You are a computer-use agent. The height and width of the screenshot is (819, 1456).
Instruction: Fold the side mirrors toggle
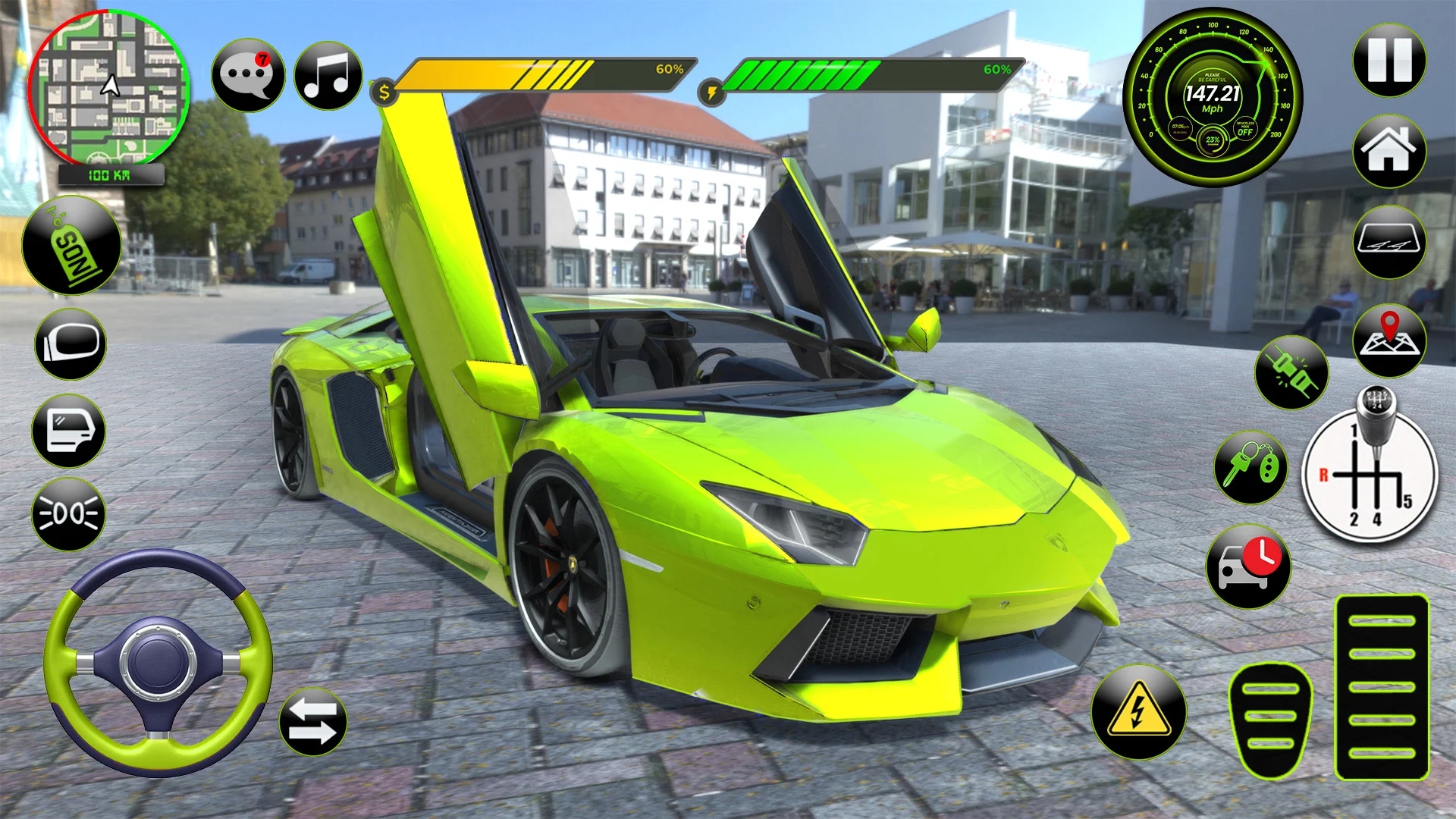click(69, 343)
